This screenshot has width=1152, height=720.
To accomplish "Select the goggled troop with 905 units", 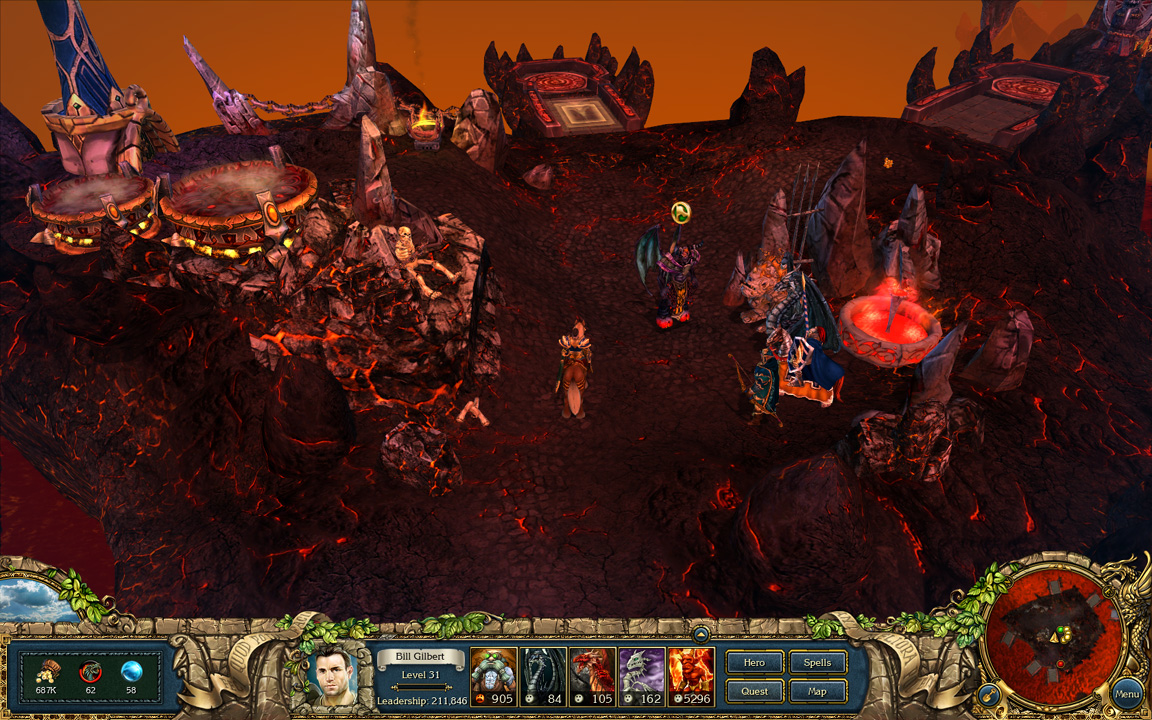I will pos(494,677).
